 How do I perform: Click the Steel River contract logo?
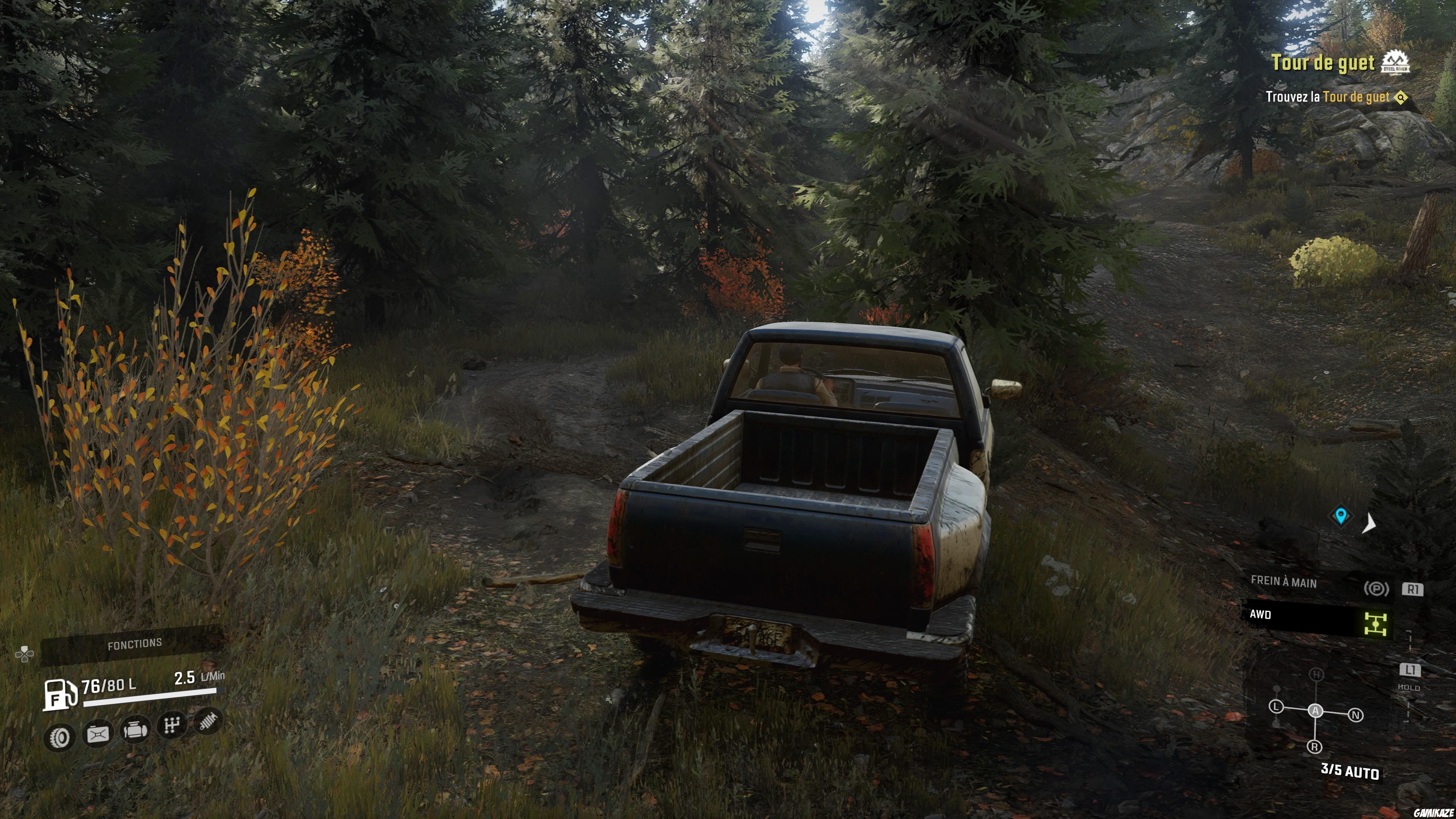coord(1395,63)
